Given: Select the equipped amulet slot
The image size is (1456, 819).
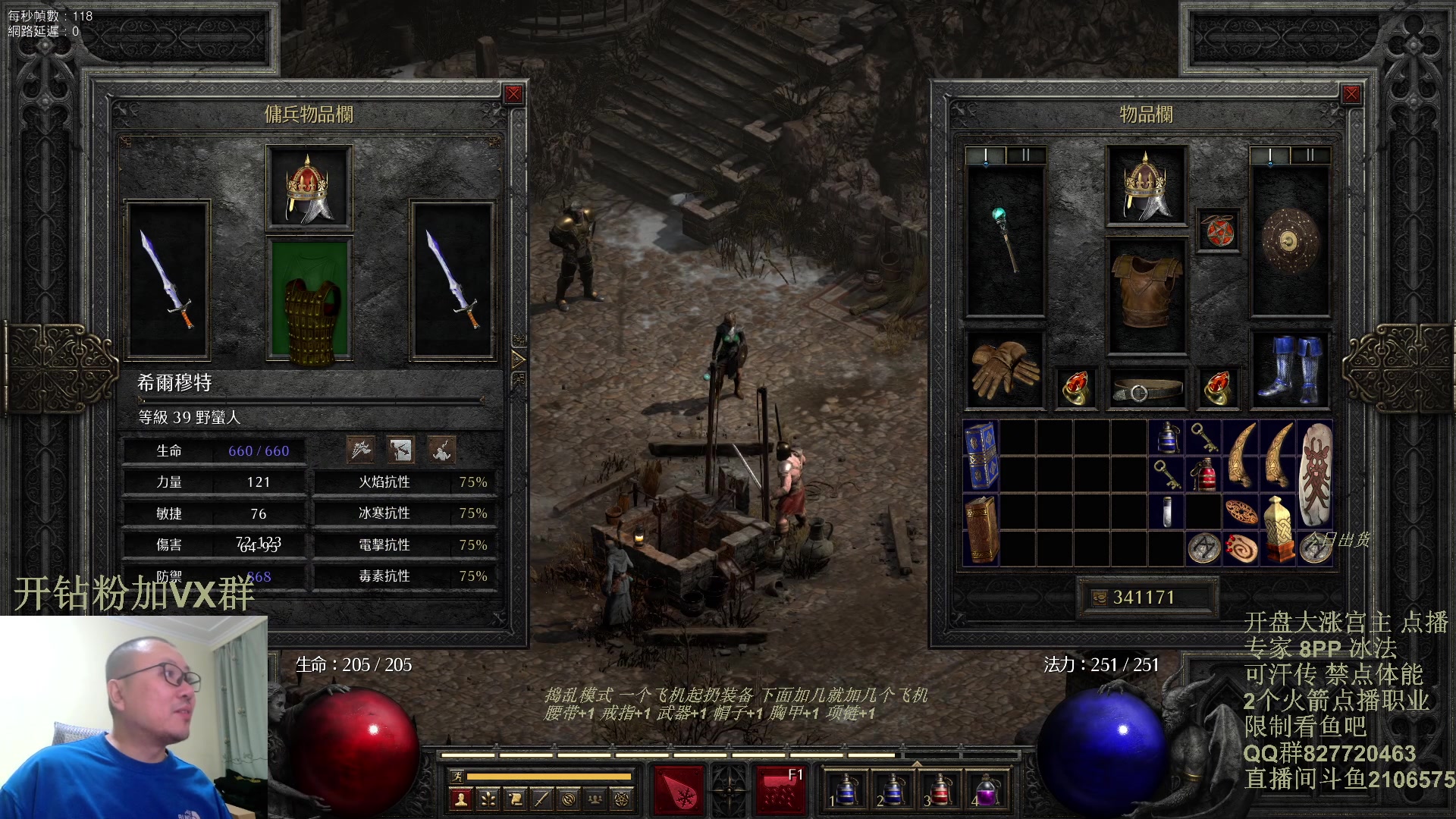Looking at the screenshot, I should [x=1218, y=231].
